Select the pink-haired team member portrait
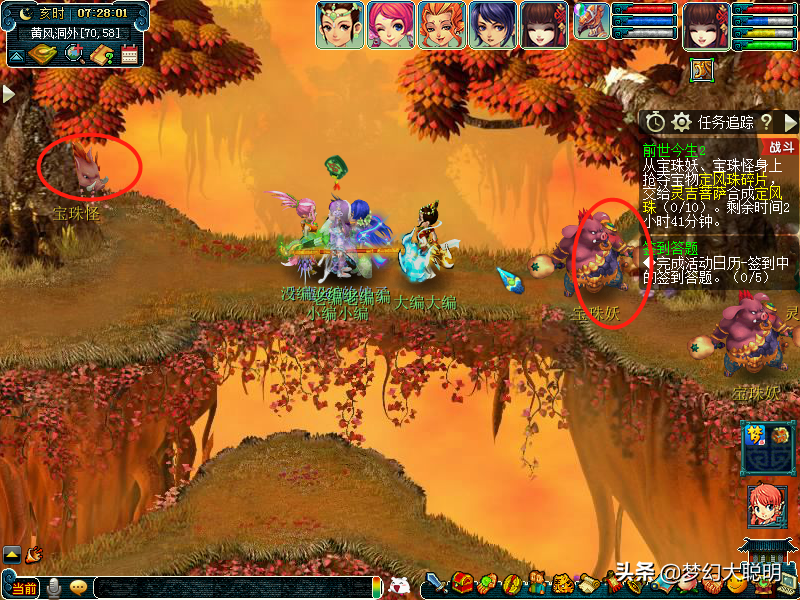The height and width of the screenshot is (600, 800). [391, 25]
